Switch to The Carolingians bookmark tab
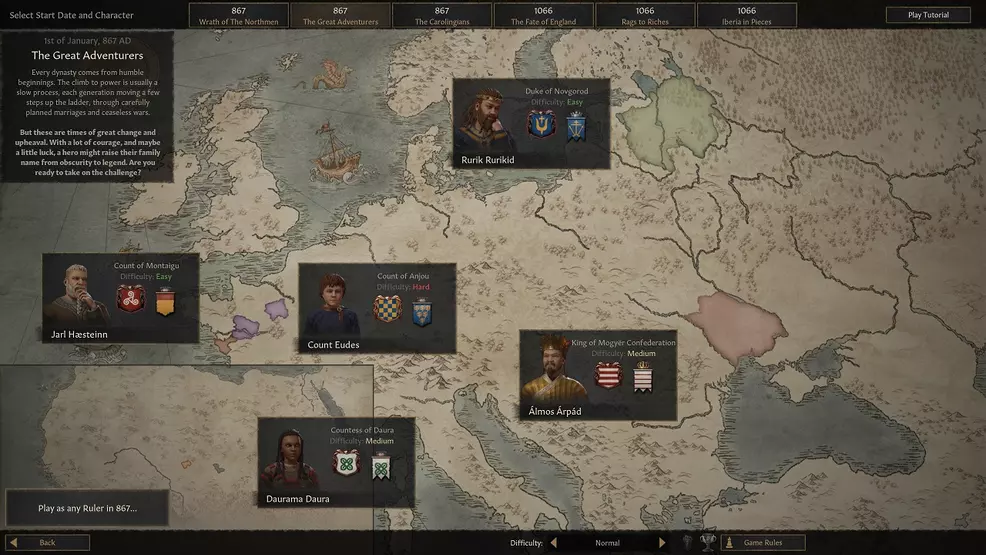 click(x=442, y=16)
